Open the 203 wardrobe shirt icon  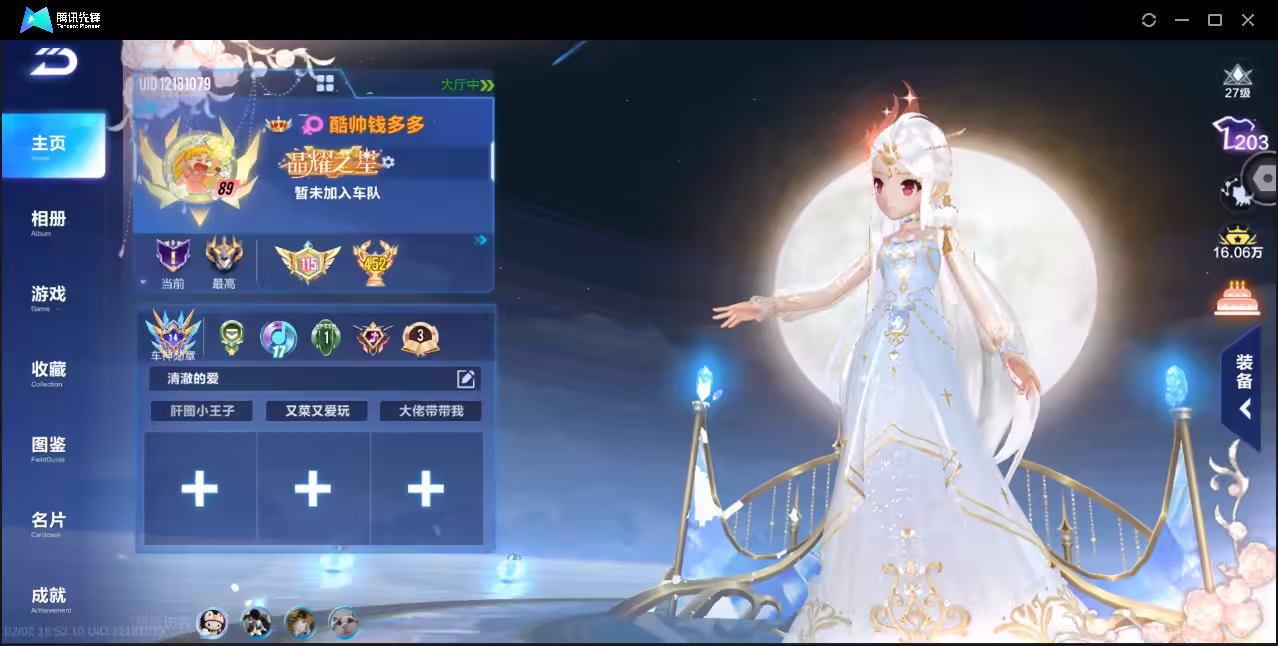coord(1238,136)
